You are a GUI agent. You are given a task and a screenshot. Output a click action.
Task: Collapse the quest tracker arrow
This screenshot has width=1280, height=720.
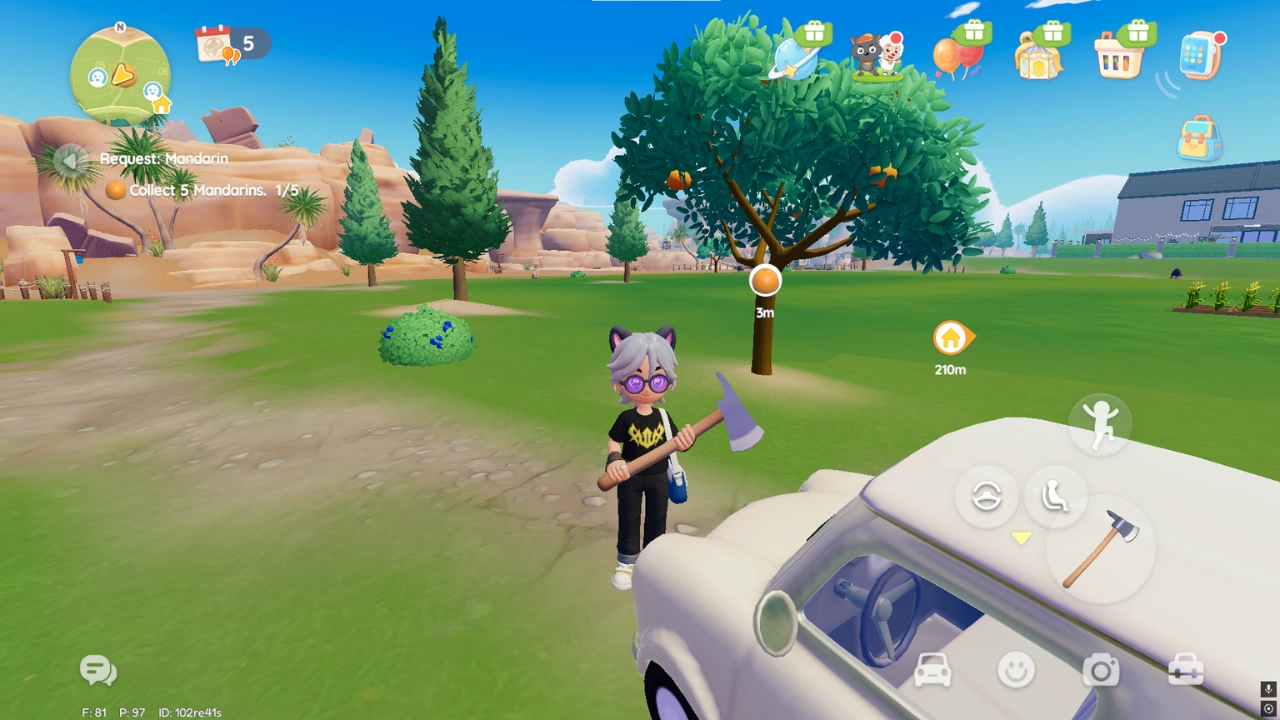pos(69,160)
